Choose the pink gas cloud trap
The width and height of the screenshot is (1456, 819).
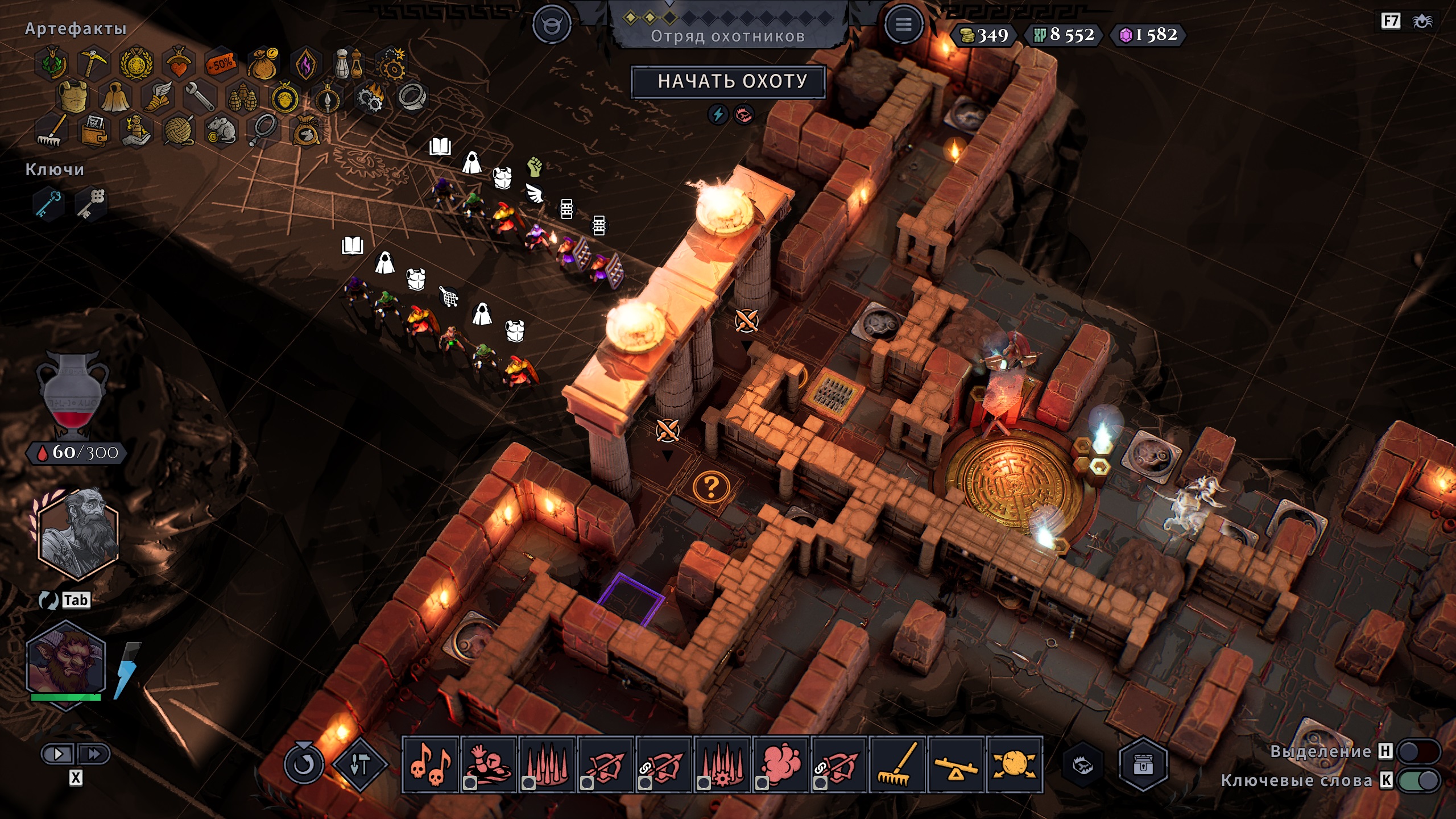781,764
